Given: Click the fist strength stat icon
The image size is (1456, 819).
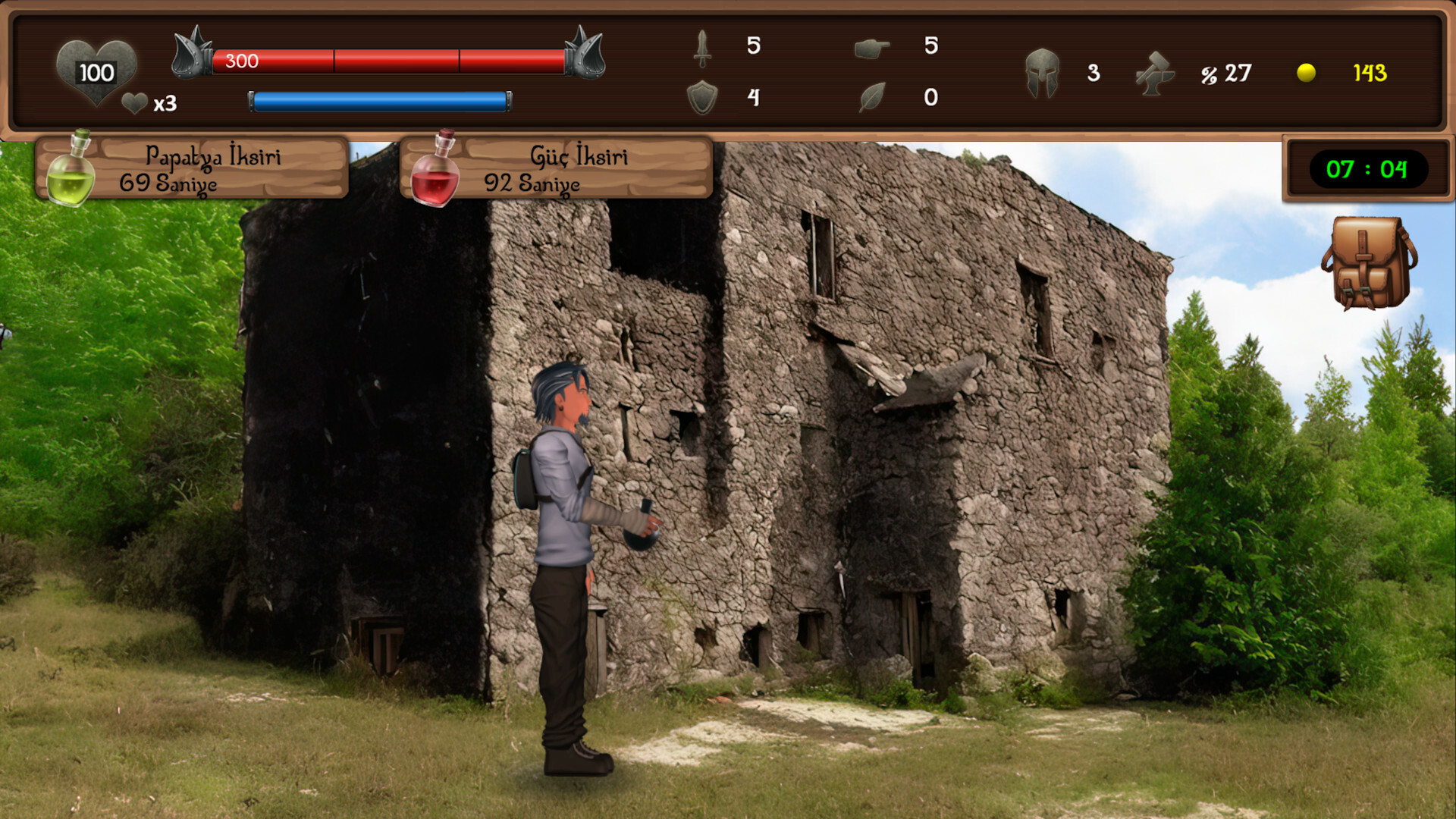Looking at the screenshot, I should click(x=872, y=47).
